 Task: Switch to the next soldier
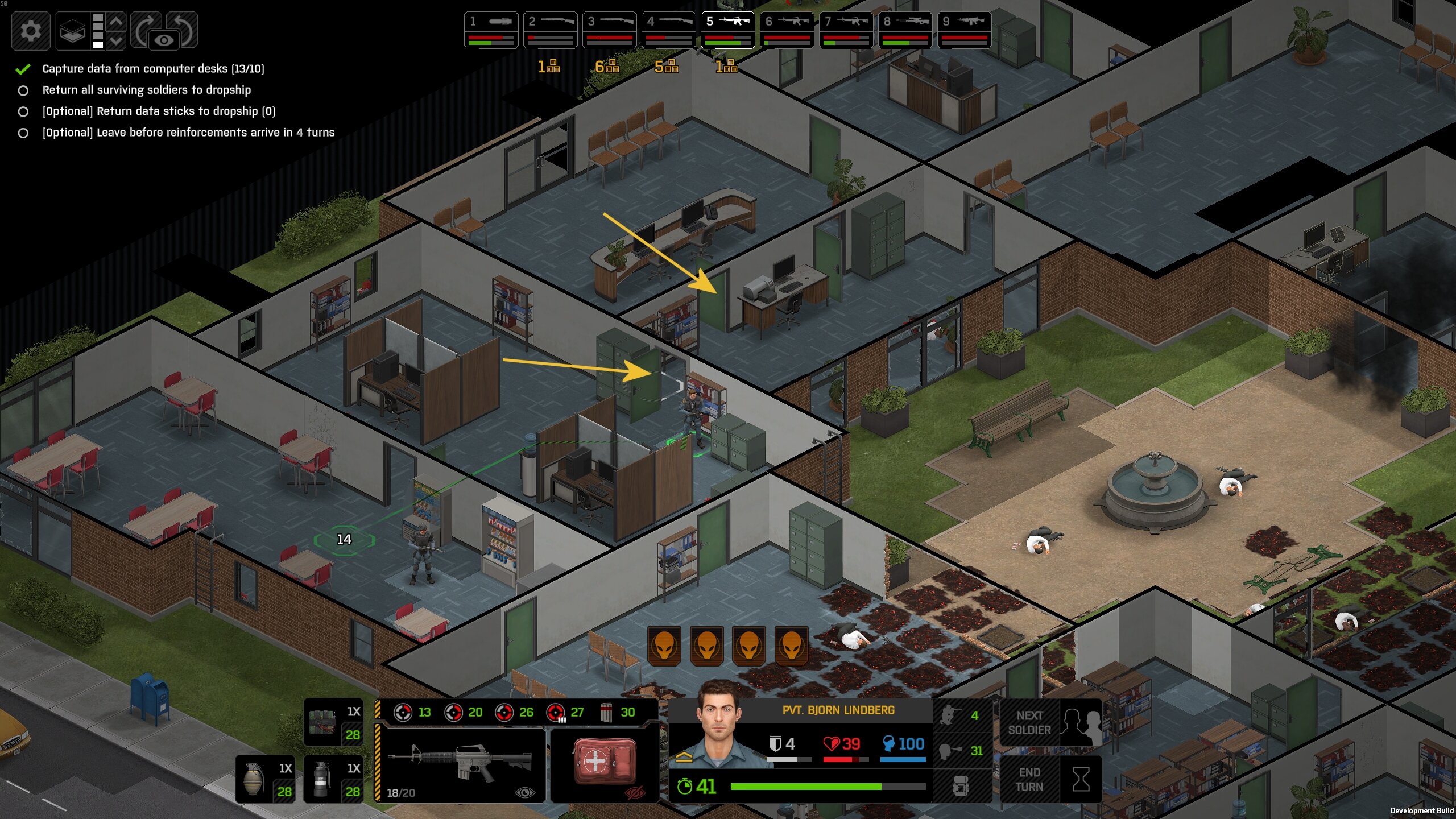click(x=1050, y=723)
